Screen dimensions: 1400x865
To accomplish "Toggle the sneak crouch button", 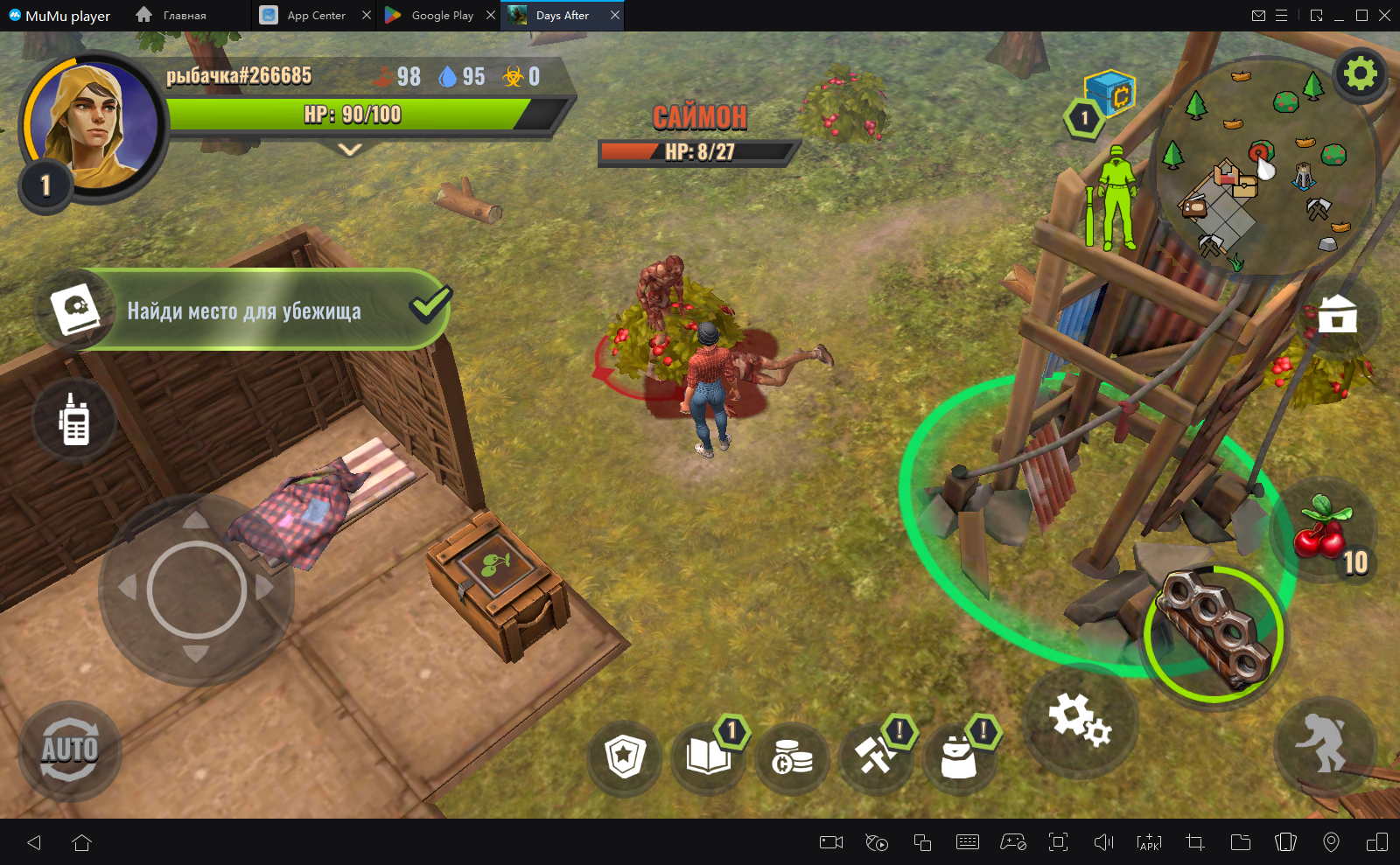I will (x=1324, y=743).
